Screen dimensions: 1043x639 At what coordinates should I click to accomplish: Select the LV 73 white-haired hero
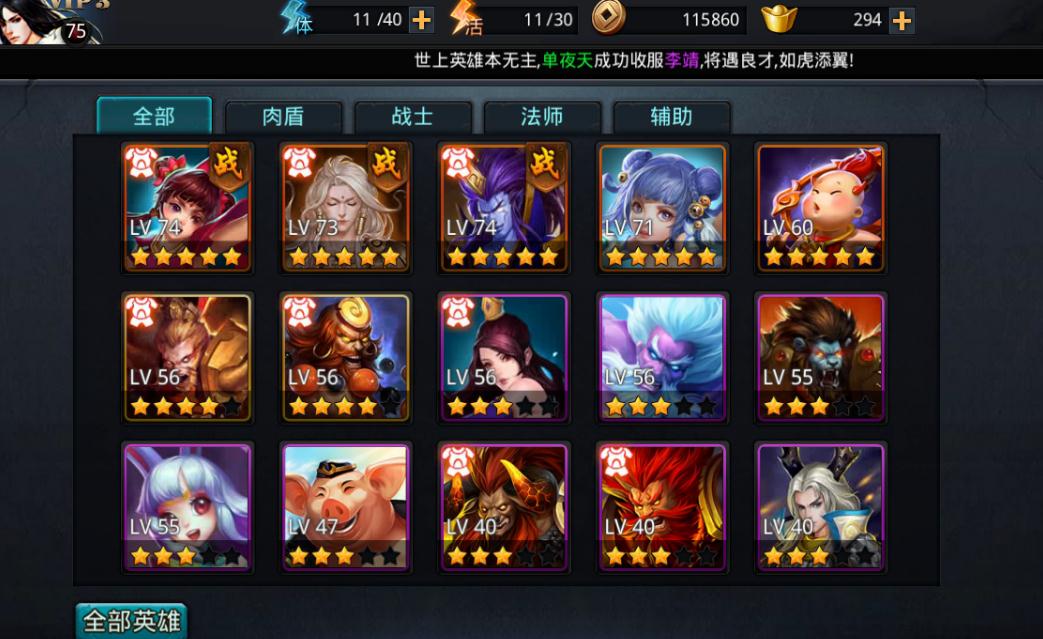click(x=345, y=207)
